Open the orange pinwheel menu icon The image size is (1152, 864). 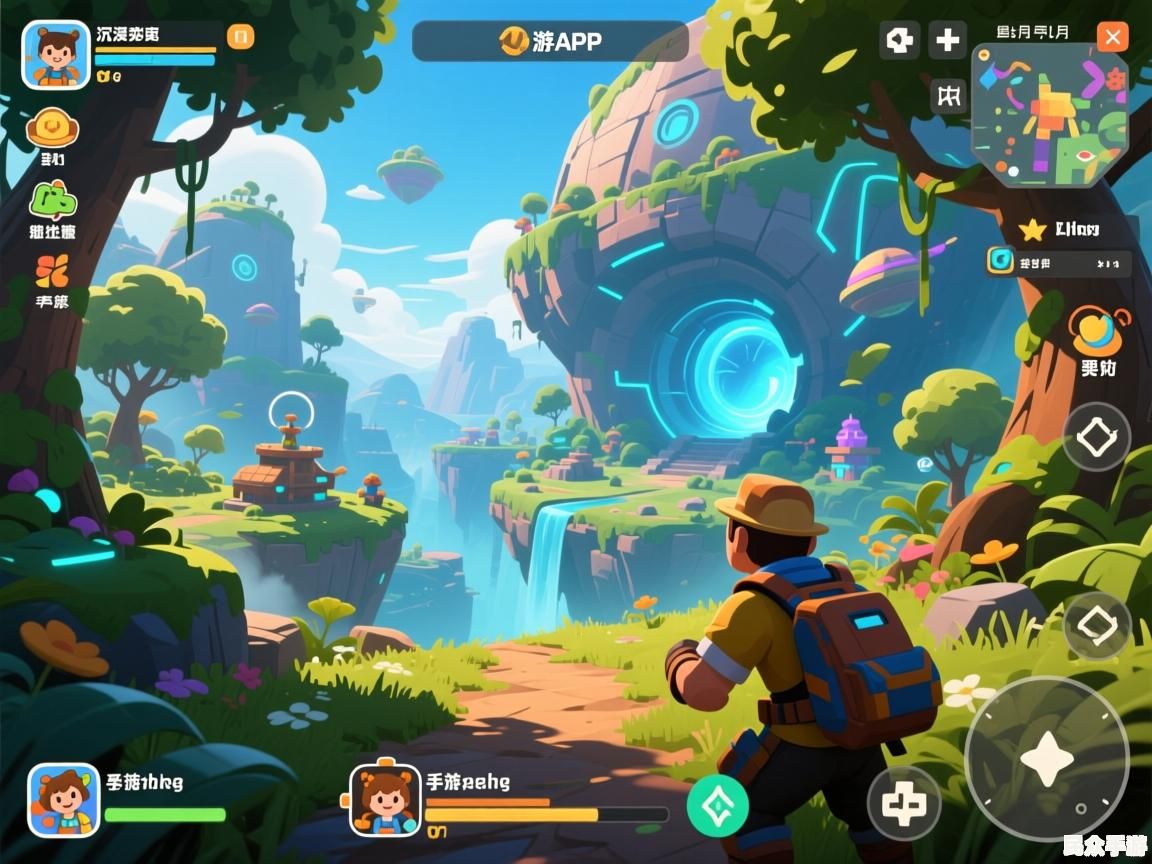[52, 270]
